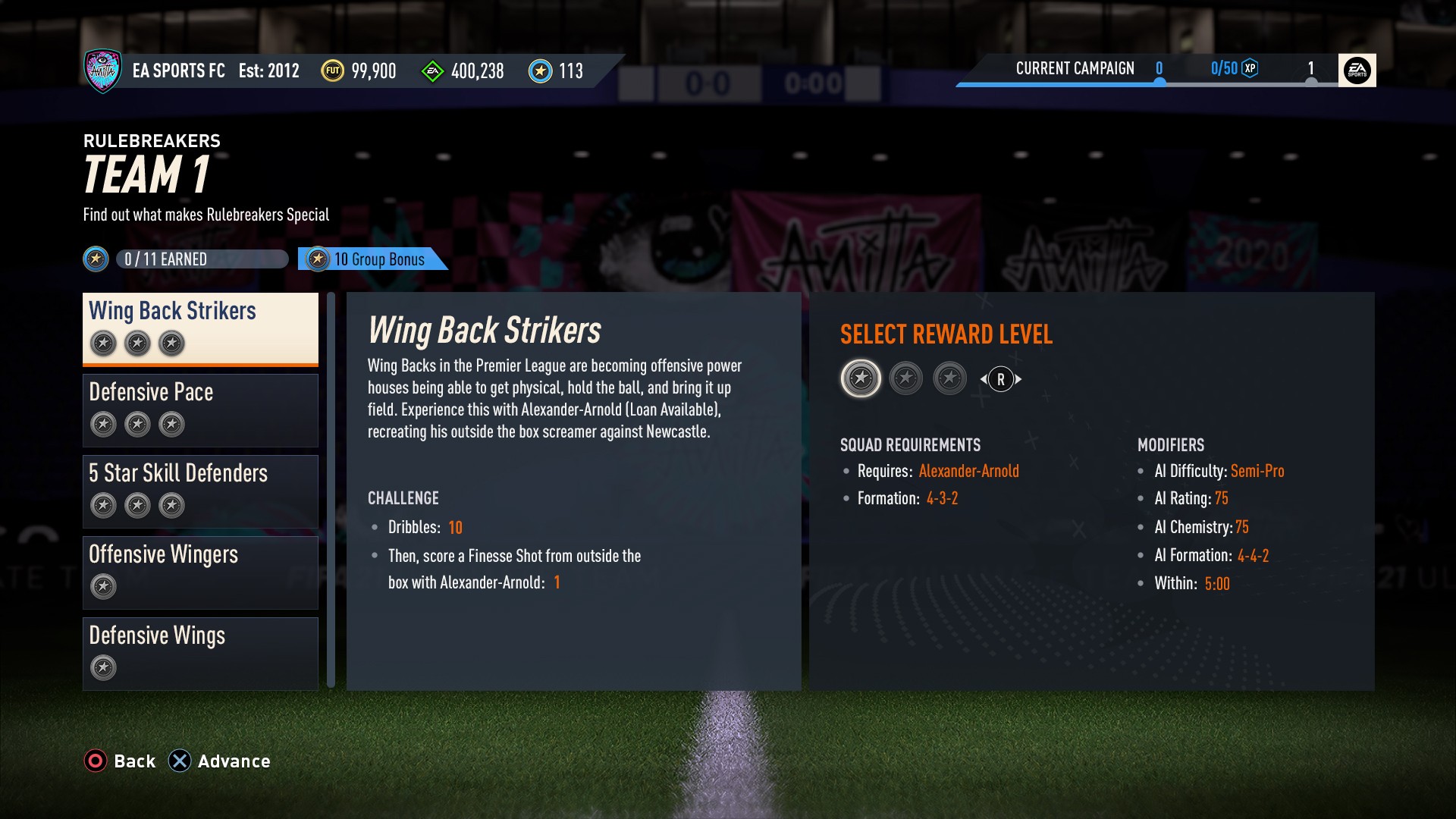Viewport: 1456px width, 819px height.
Task: Click the challenge list scrollbar
Action: point(331,490)
